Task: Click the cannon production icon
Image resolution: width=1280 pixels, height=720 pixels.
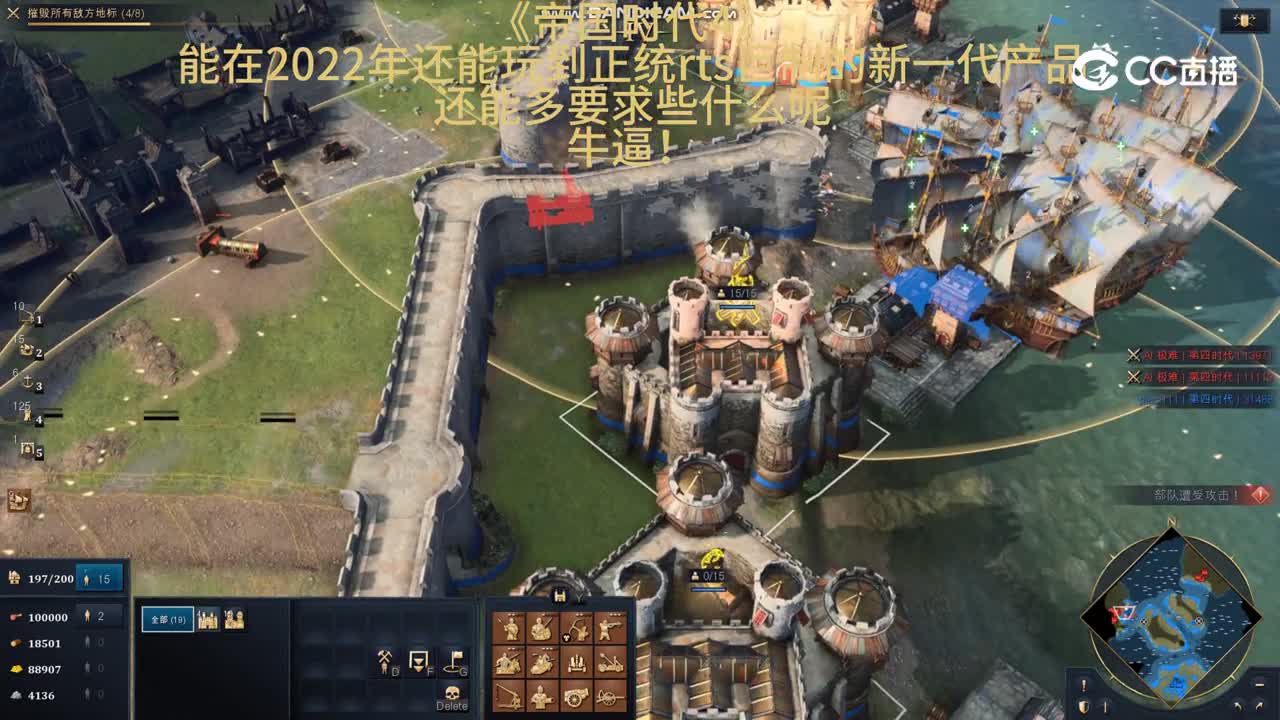Action: coord(575,697)
